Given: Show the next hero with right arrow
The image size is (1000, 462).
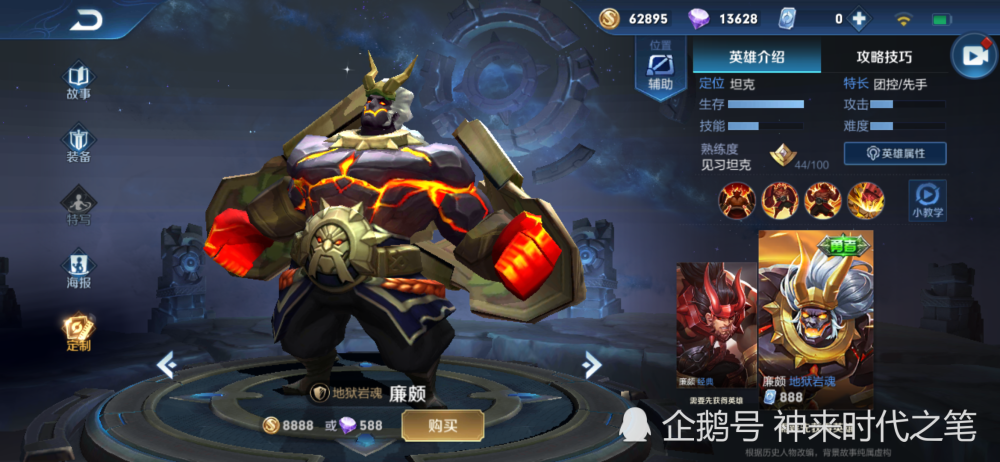Looking at the screenshot, I should click(x=592, y=363).
